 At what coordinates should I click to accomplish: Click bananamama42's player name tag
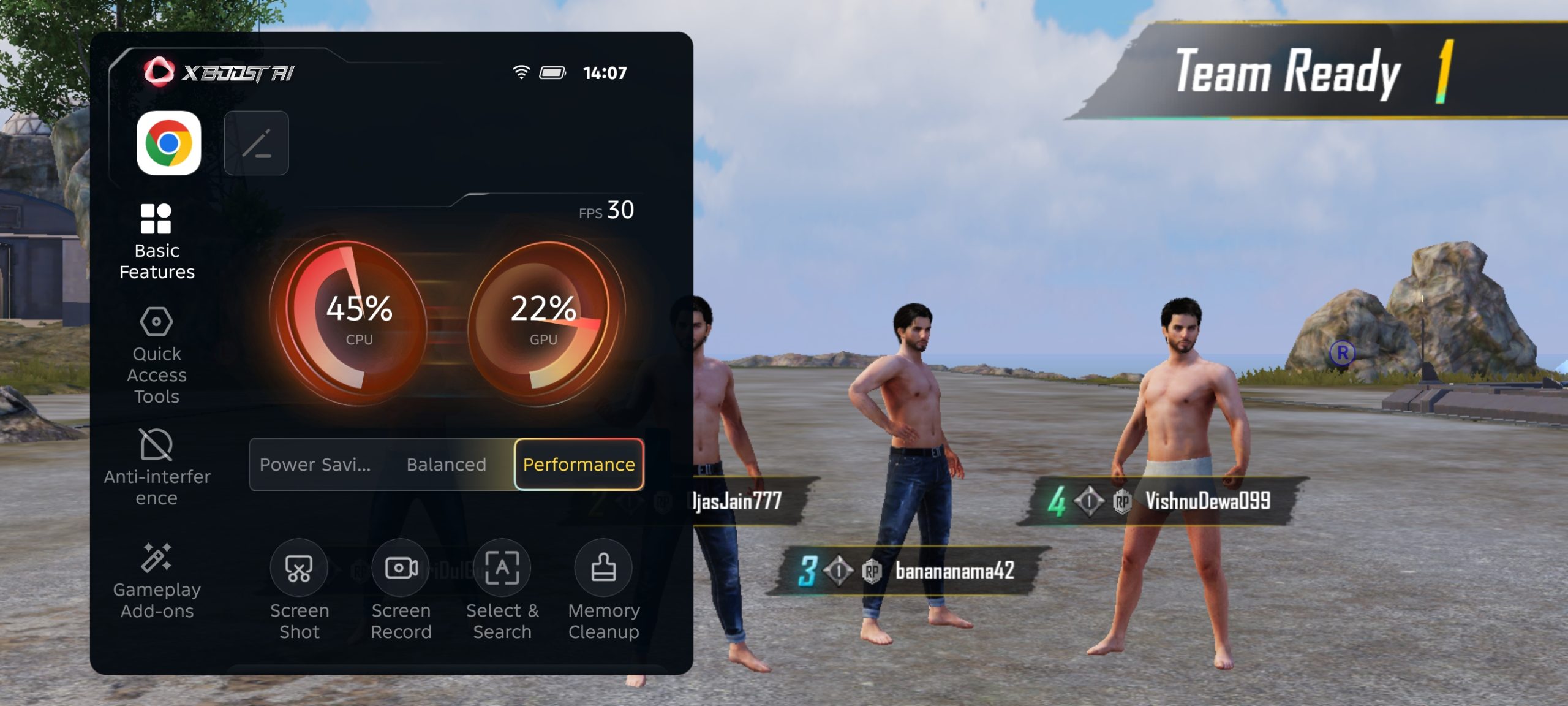point(953,571)
